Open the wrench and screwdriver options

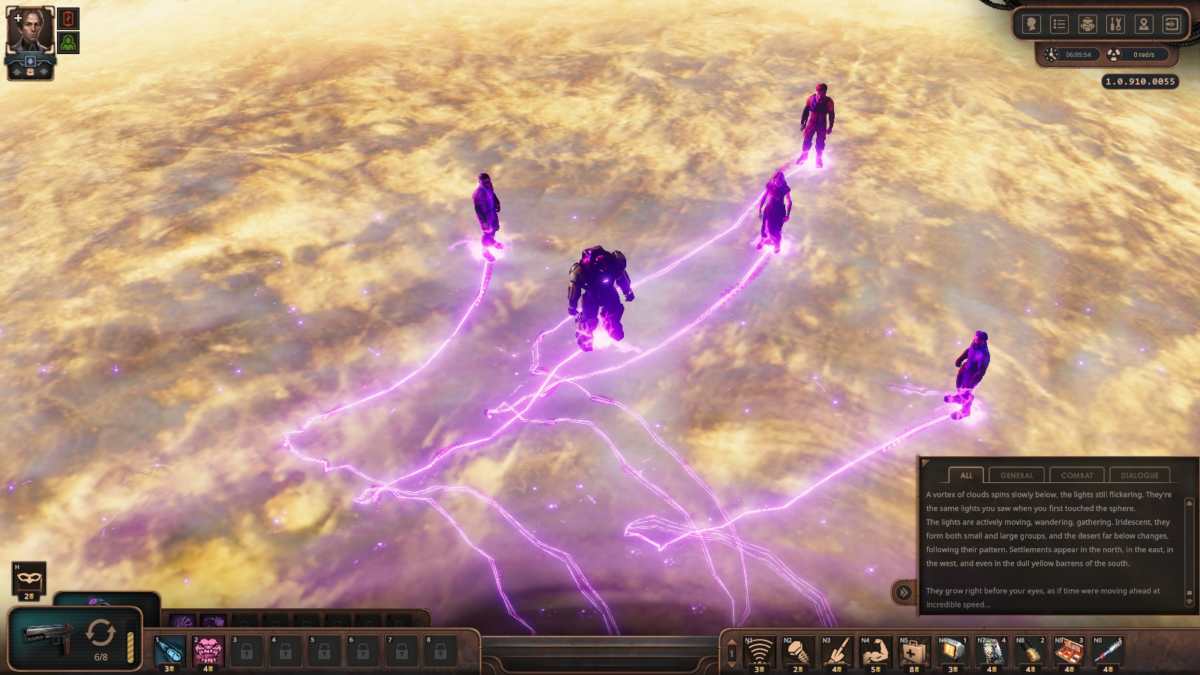click(x=1116, y=24)
